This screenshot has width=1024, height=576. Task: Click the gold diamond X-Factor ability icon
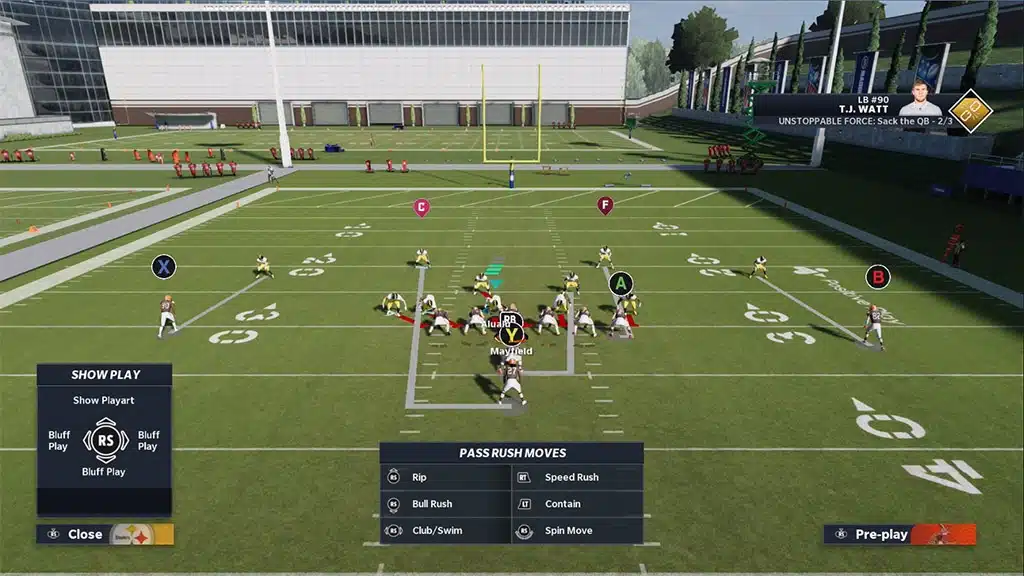tap(969, 110)
